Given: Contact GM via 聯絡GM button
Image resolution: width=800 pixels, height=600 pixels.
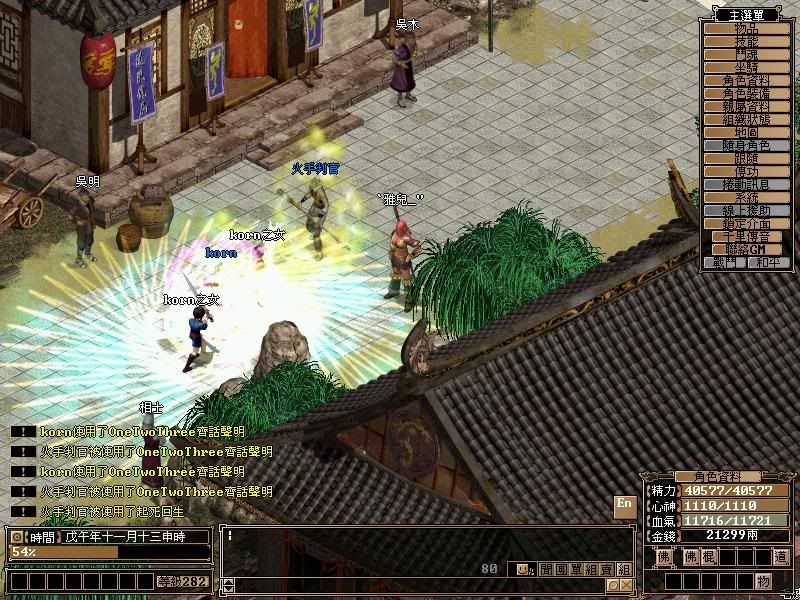Looking at the screenshot, I should tap(747, 249).
